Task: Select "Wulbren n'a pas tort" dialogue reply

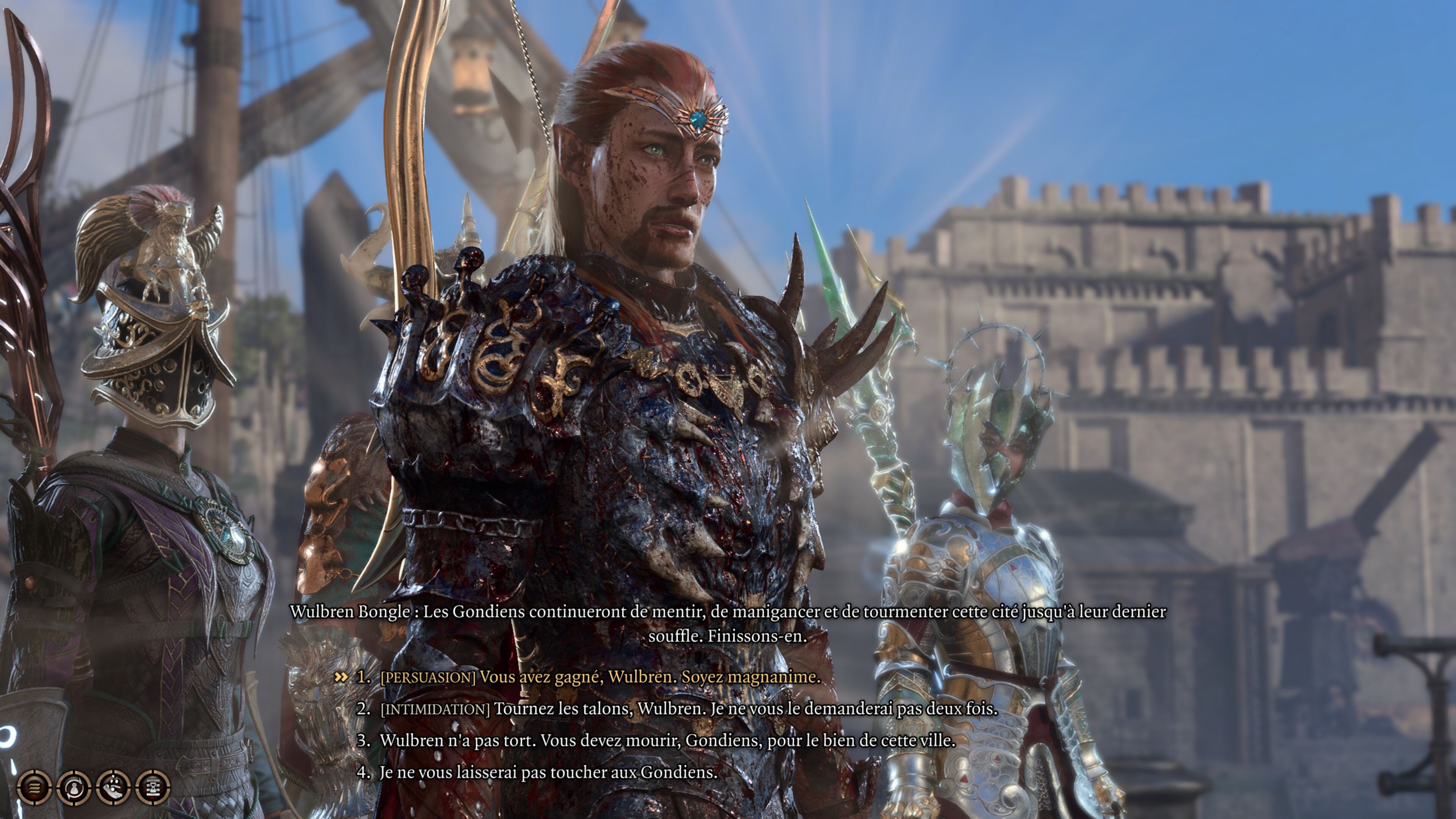Action: point(667,741)
